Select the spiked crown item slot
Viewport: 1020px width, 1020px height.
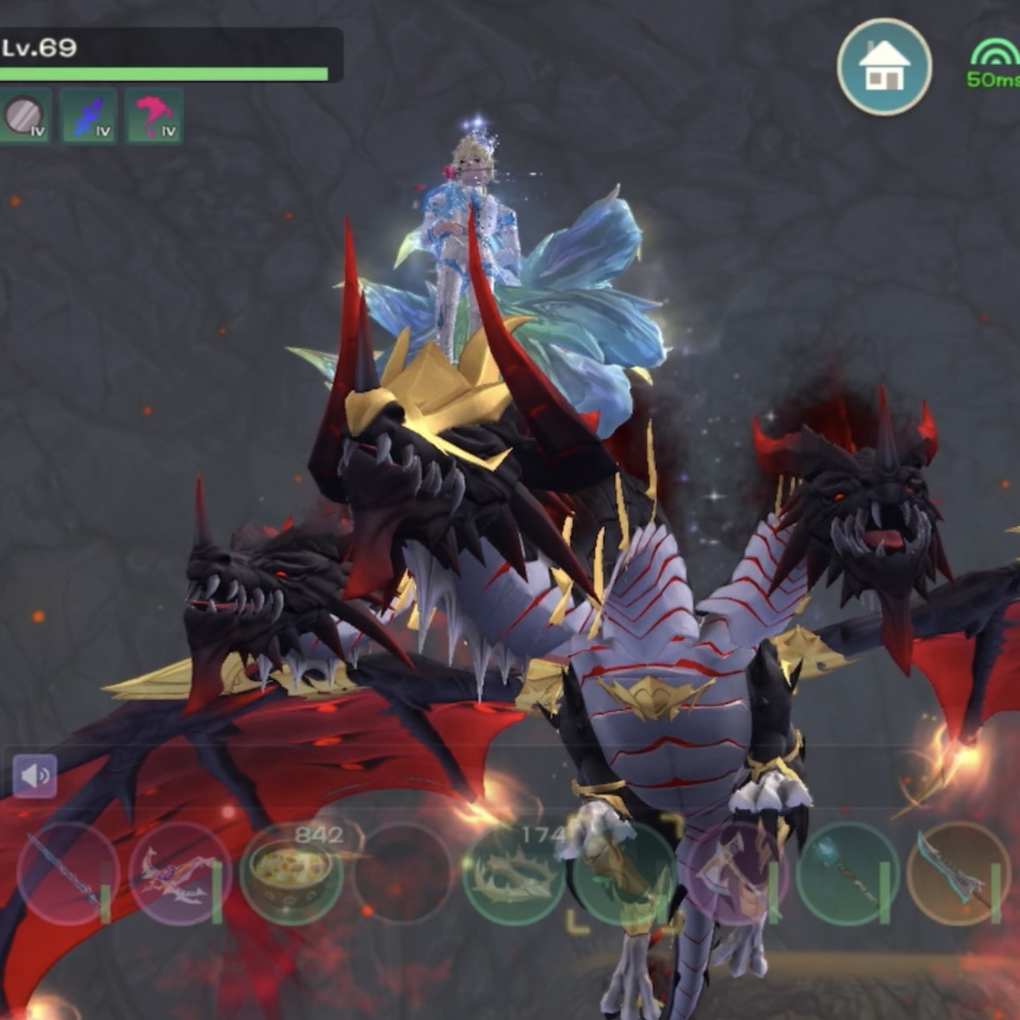point(513,873)
